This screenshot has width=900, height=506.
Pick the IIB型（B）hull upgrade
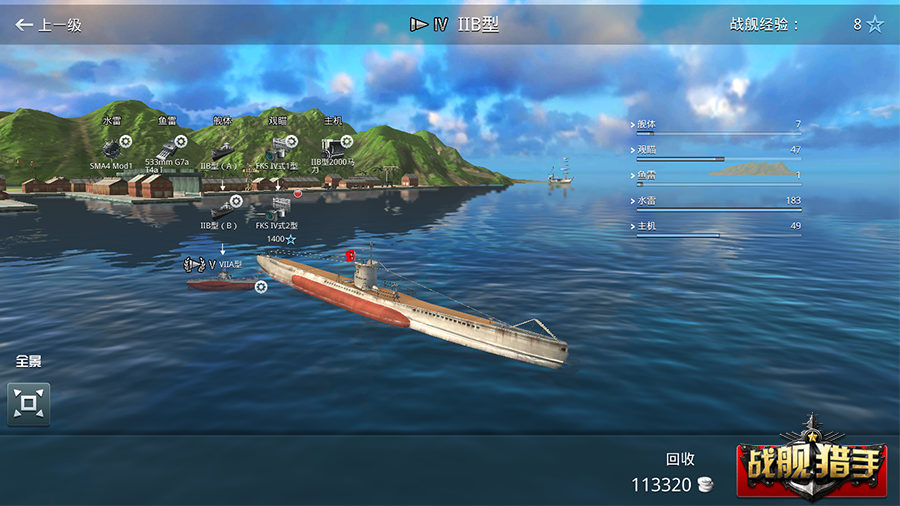[223, 208]
